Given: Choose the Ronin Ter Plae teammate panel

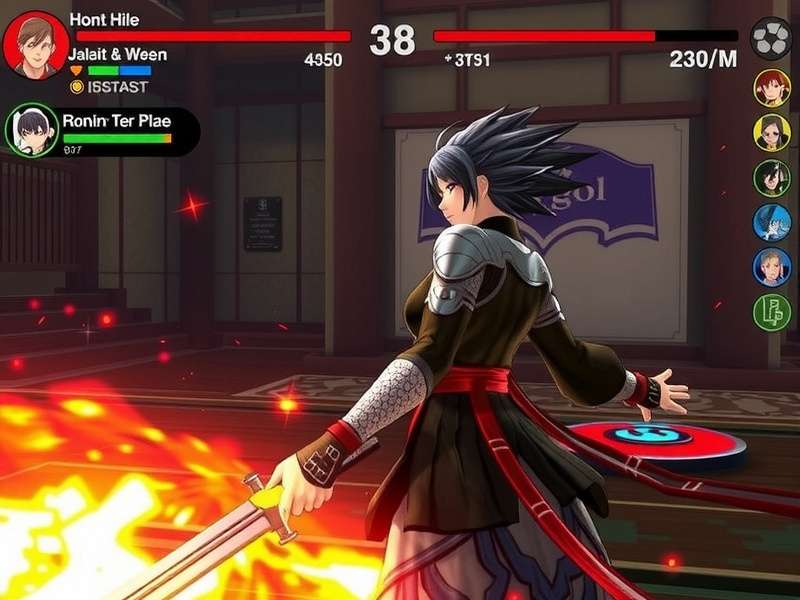Looking at the screenshot, I should (102, 131).
